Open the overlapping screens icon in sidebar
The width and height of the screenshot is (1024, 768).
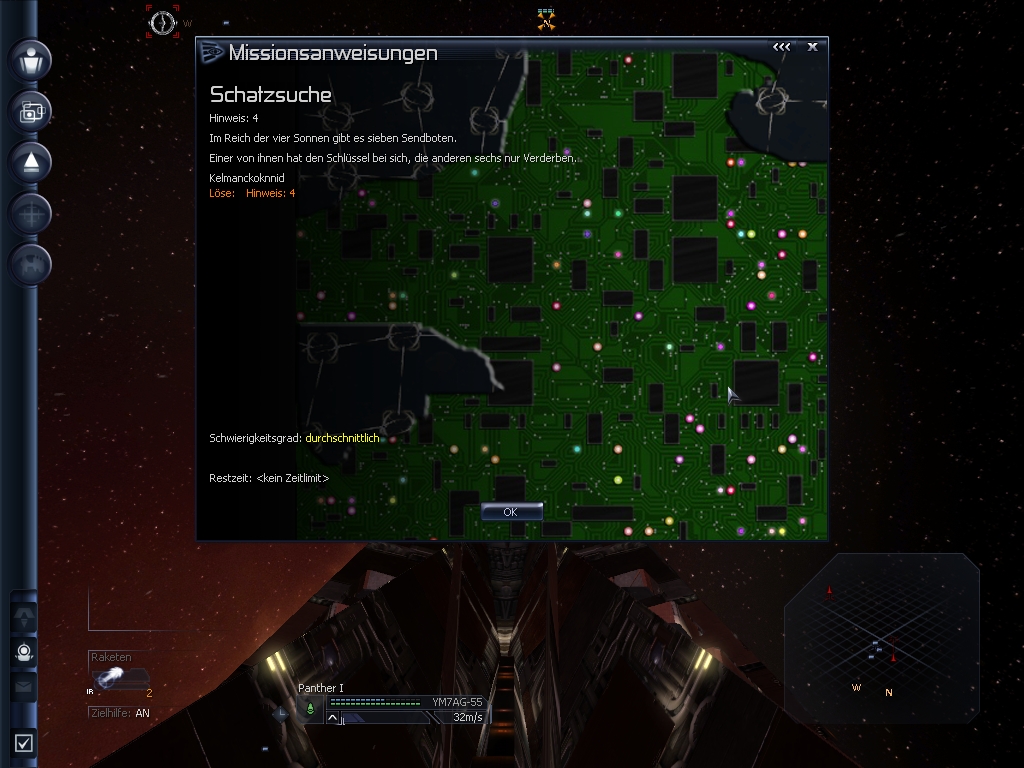(30, 111)
